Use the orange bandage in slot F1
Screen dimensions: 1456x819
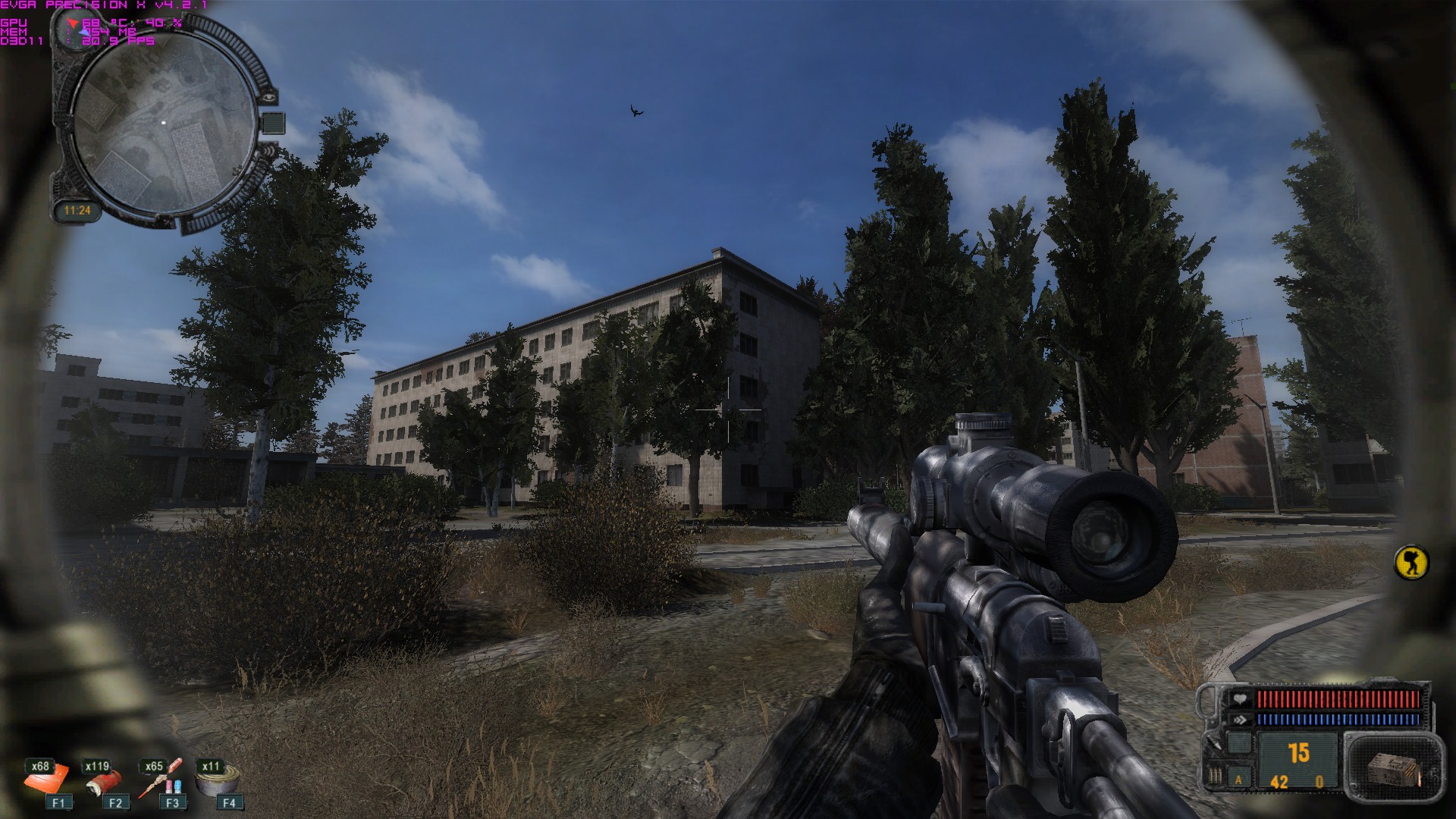pos(47,779)
